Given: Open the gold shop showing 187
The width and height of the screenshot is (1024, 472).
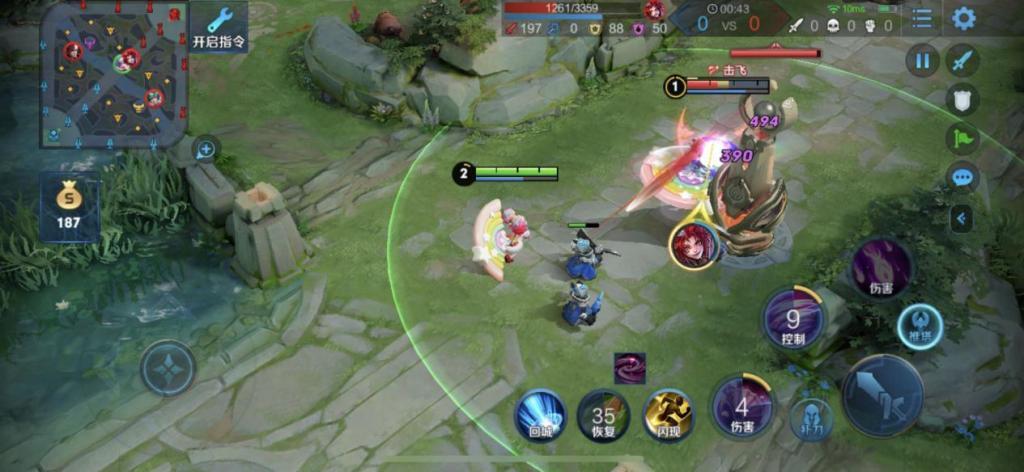Looking at the screenshot, I should tap(69, 207).
